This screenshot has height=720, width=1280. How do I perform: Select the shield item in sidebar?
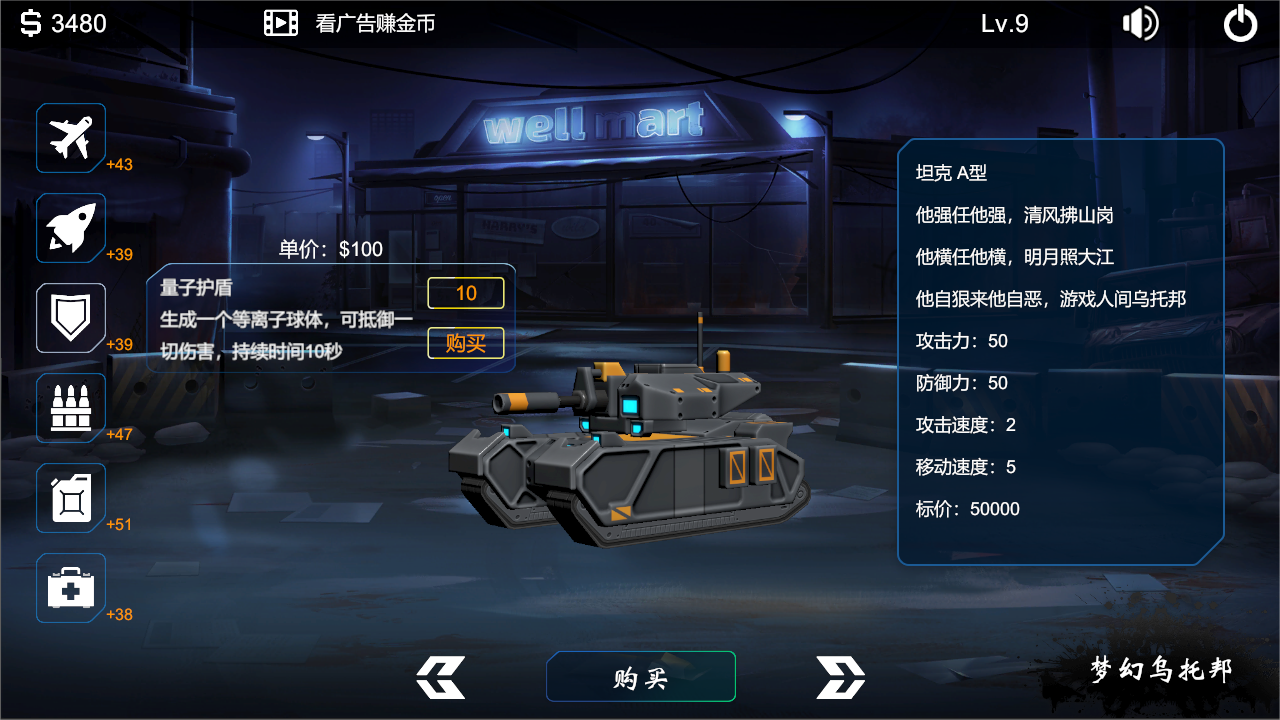pos(70,317)
